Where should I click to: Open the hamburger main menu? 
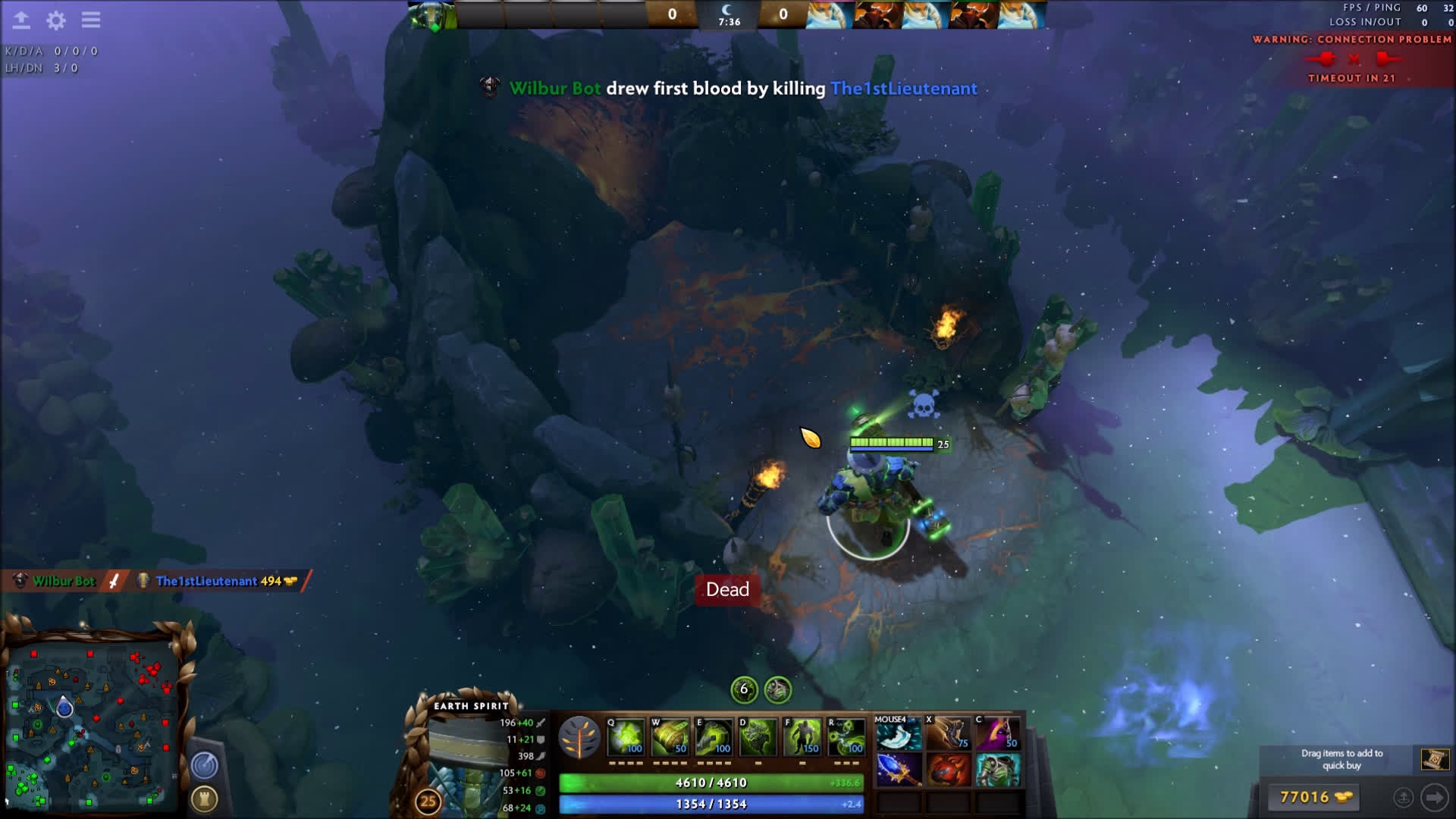click(x=91, y=20)
